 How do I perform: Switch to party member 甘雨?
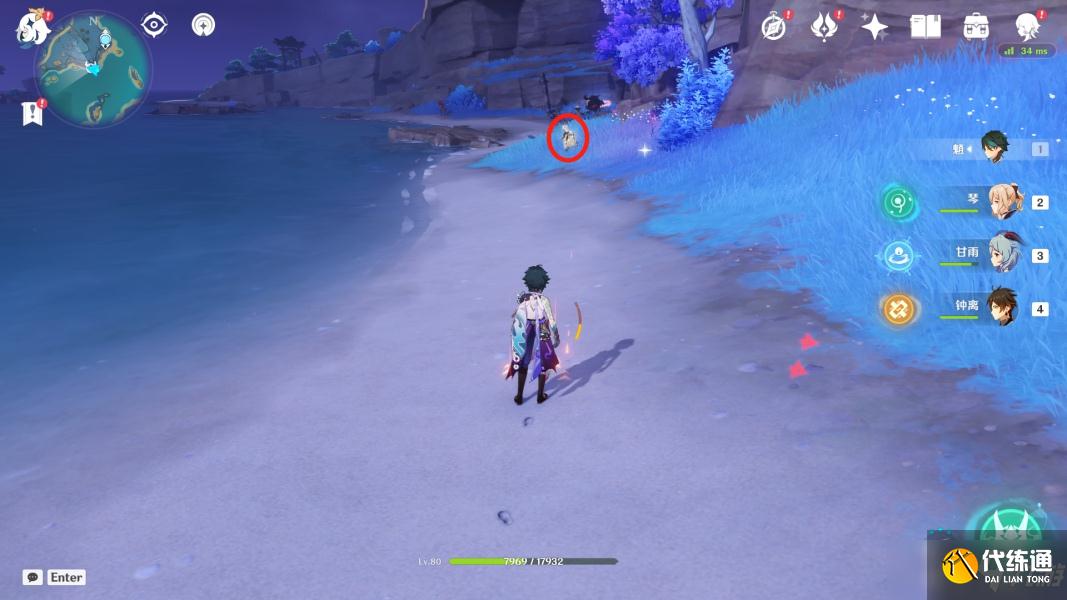(1003, 254)
